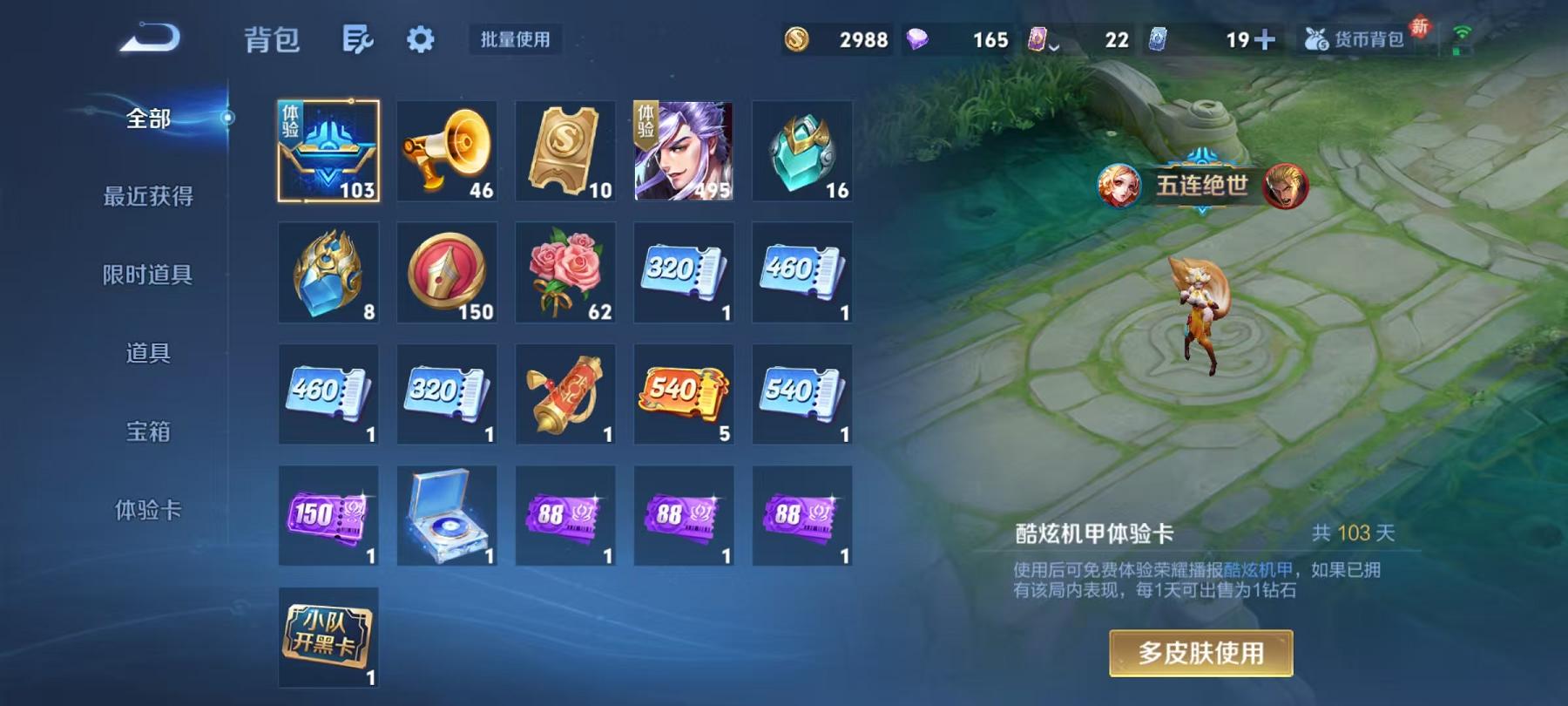Open the settings gear icon
Screen dimensions: 1568x706
[x=422, y=38]
